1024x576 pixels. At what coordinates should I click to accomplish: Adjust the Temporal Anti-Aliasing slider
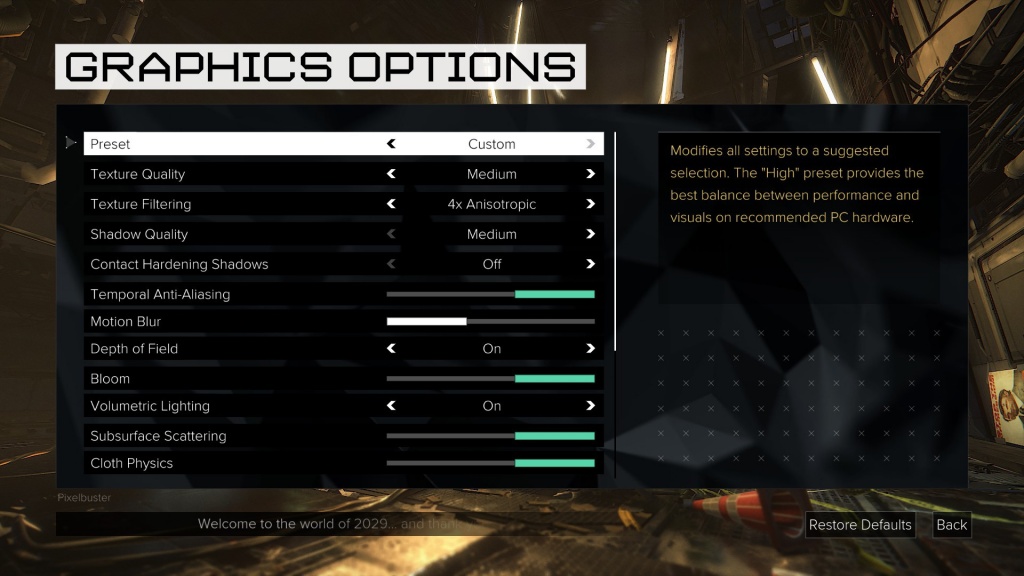click(x=491, y=294)
